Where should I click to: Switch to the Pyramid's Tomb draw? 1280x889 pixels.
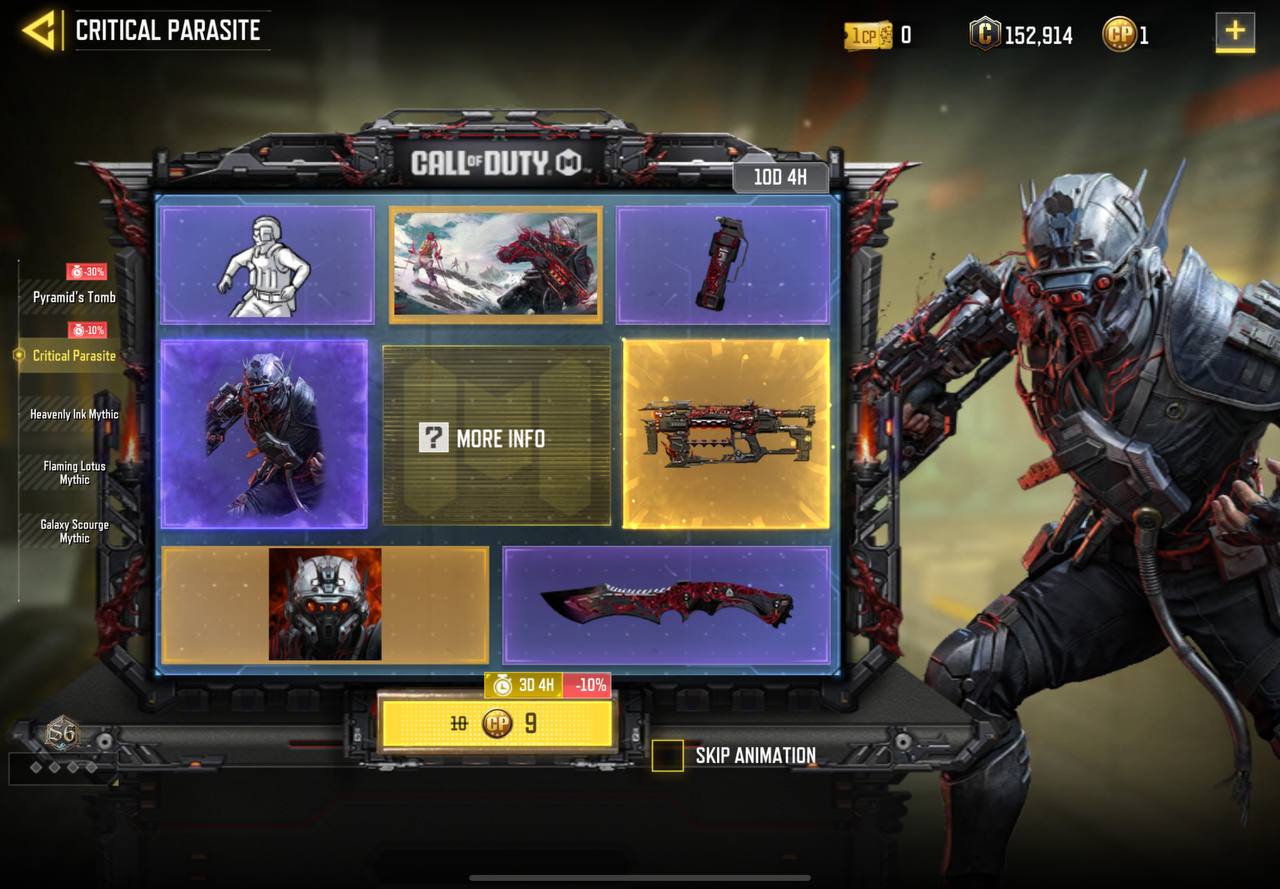pyautogui.click(x=74, y=297)
